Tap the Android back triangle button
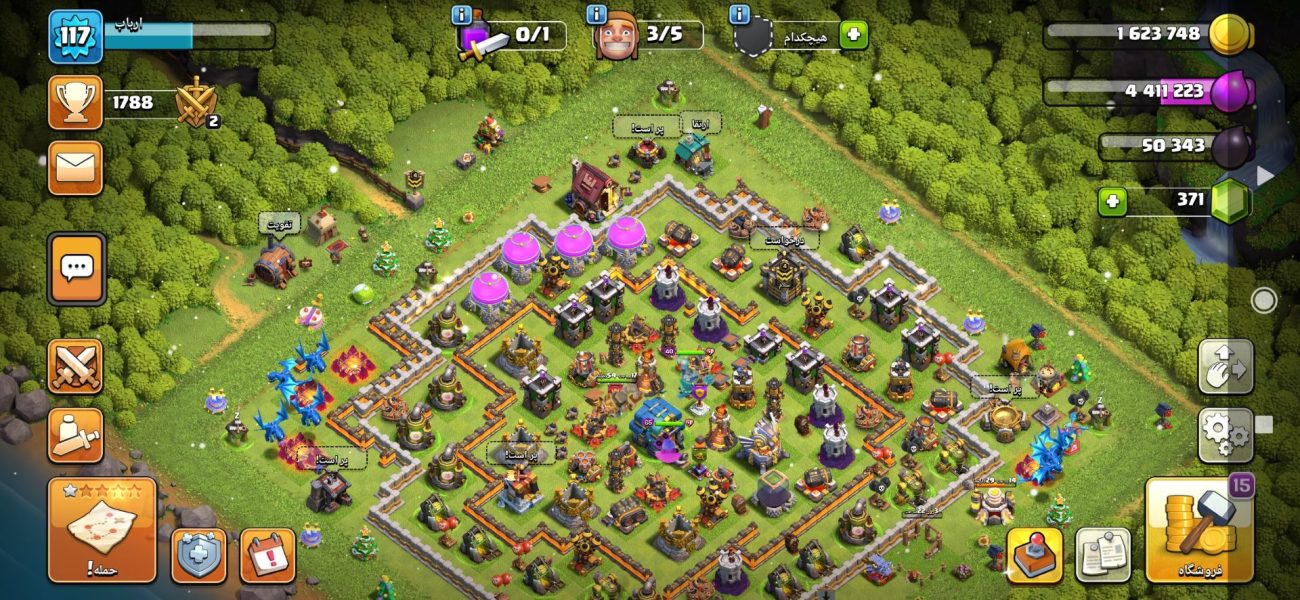Image resolution: width=1300 pixels, height=600 pixels. (x=1265, y=175)
